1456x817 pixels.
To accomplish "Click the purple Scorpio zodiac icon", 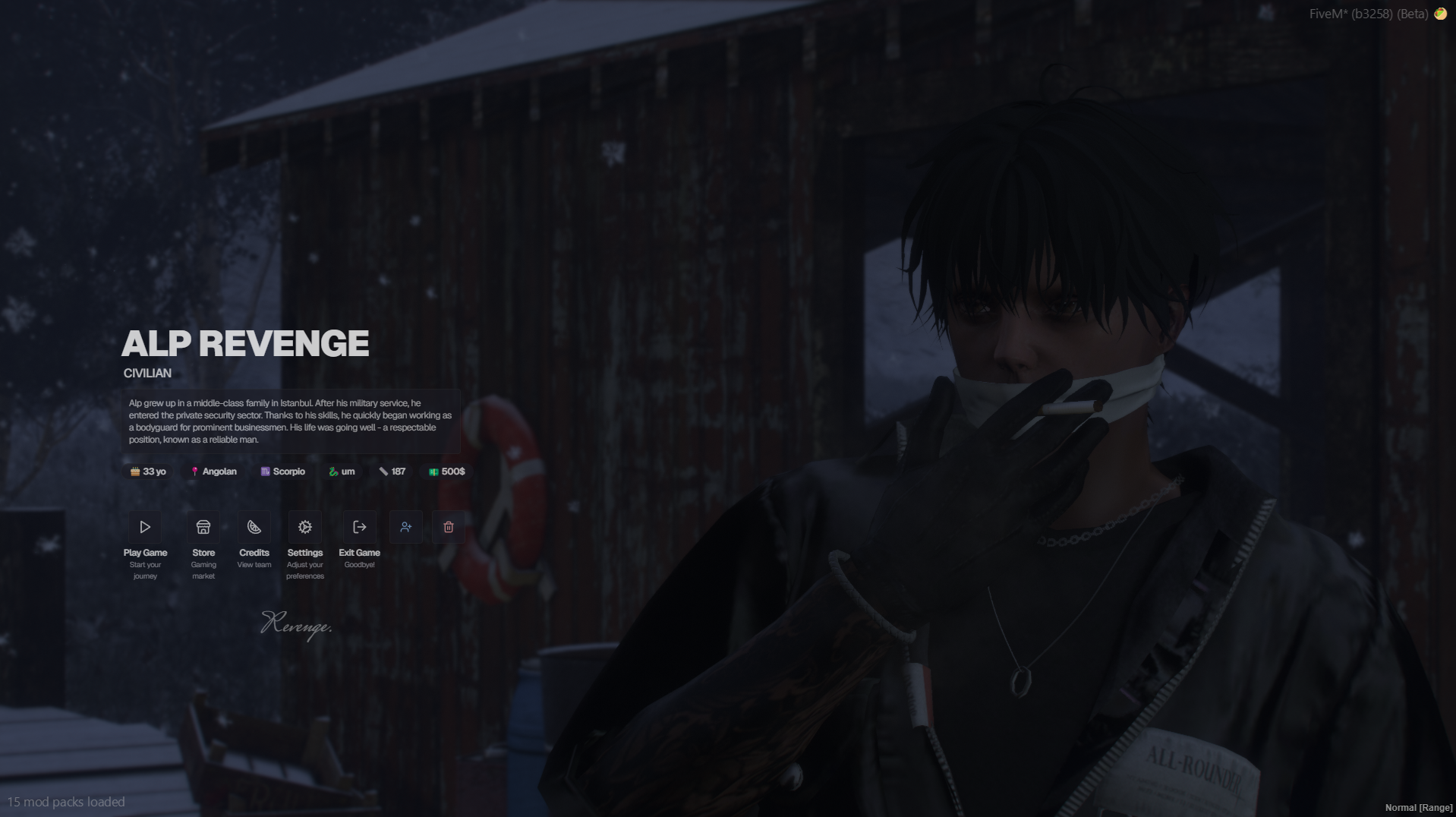I will click(x=263, y=472).
